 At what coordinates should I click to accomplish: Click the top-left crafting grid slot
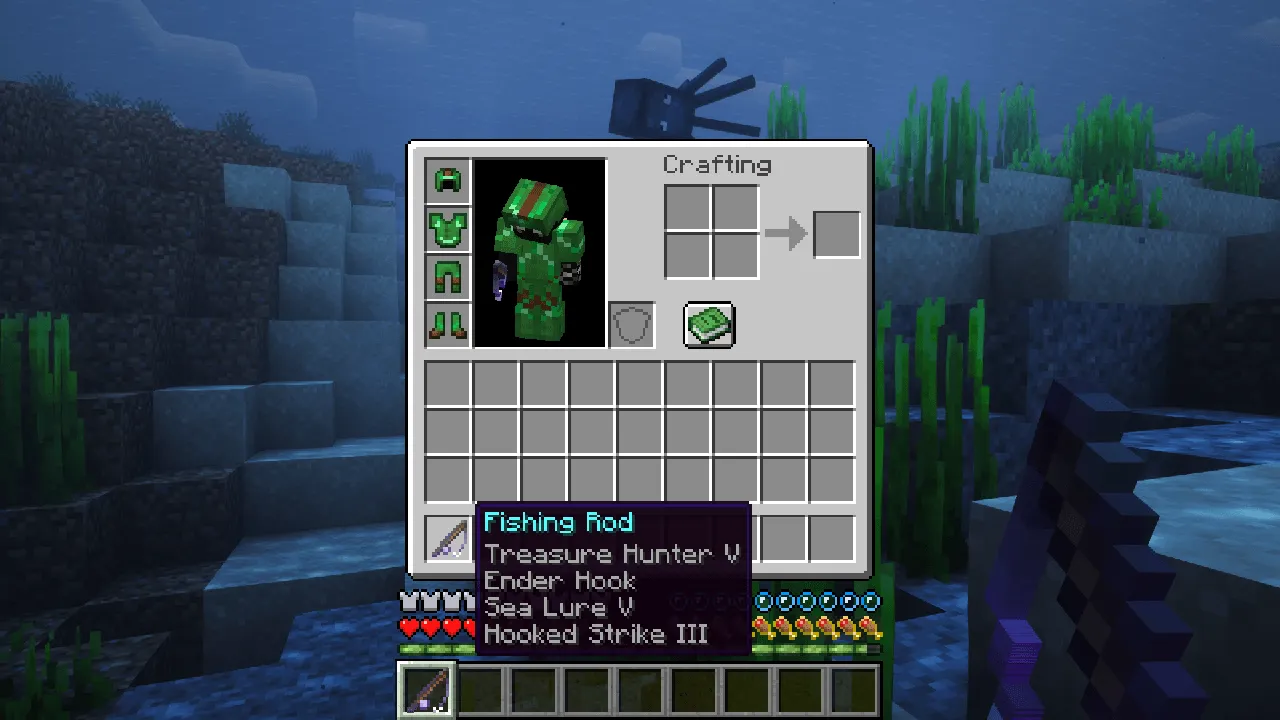coord(687,208)
